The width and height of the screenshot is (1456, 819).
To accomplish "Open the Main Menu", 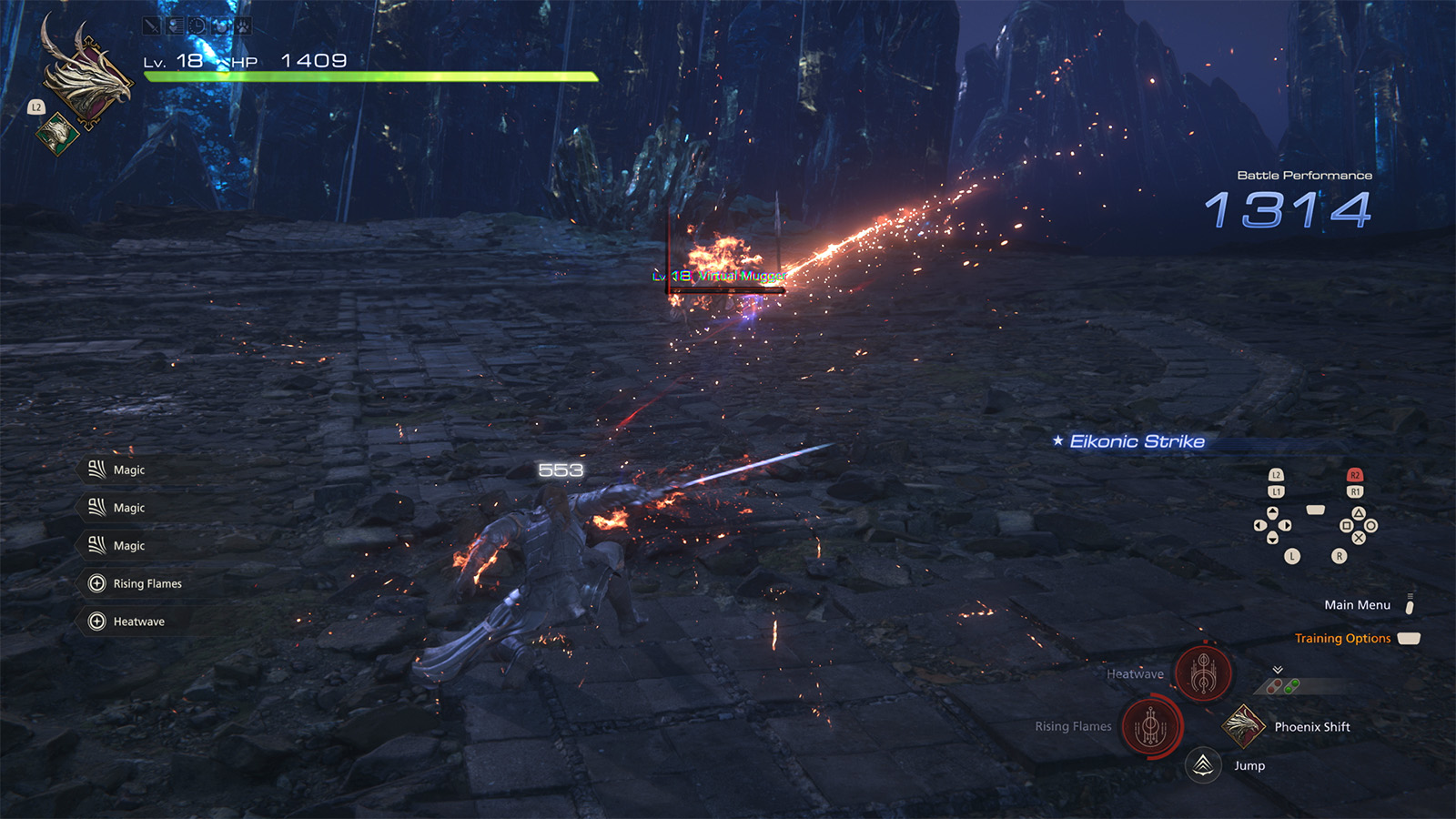I will coord(1357,605).
